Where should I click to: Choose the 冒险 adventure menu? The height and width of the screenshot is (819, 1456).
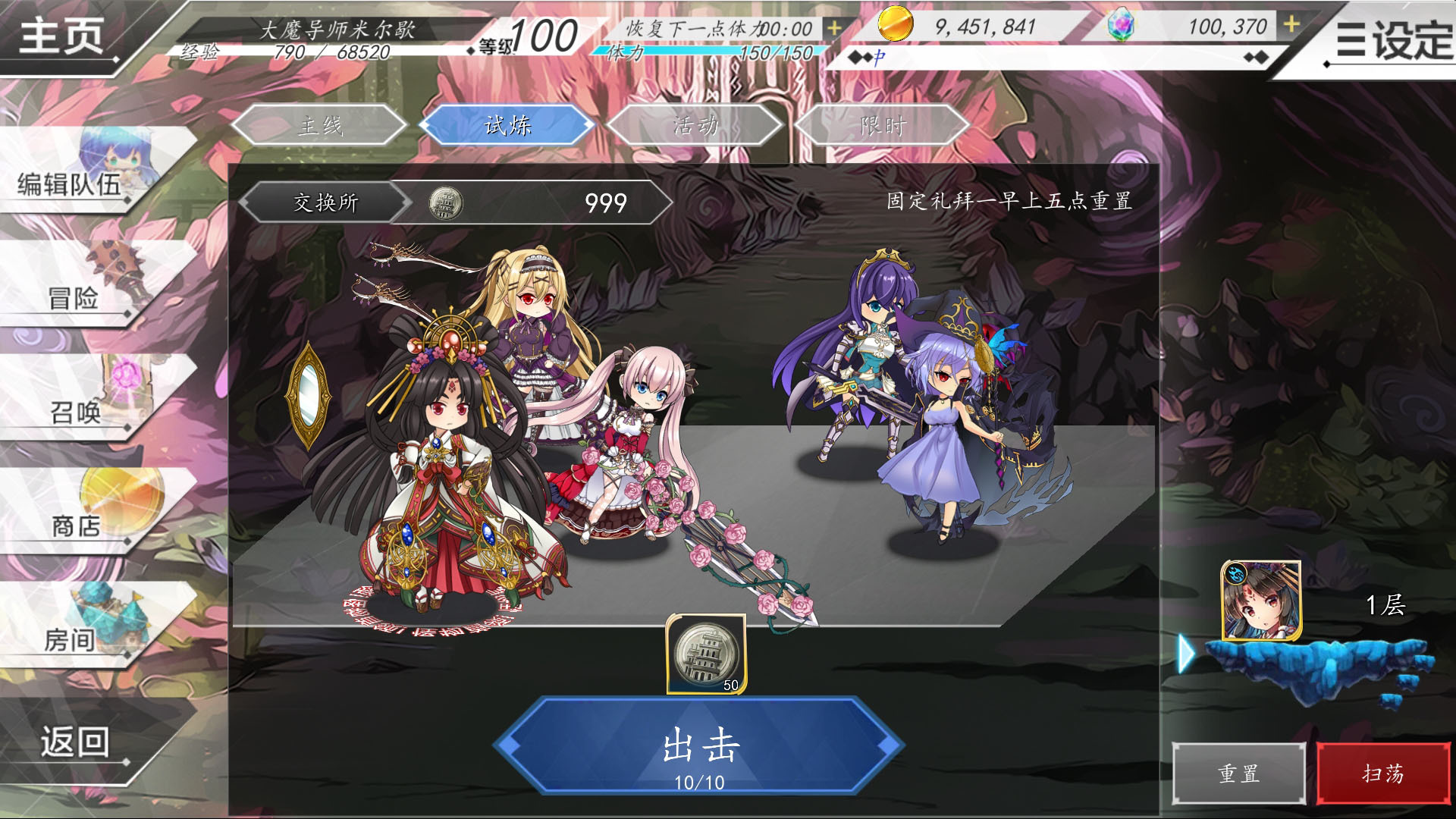pyautogui.click(x=74, y=297)
